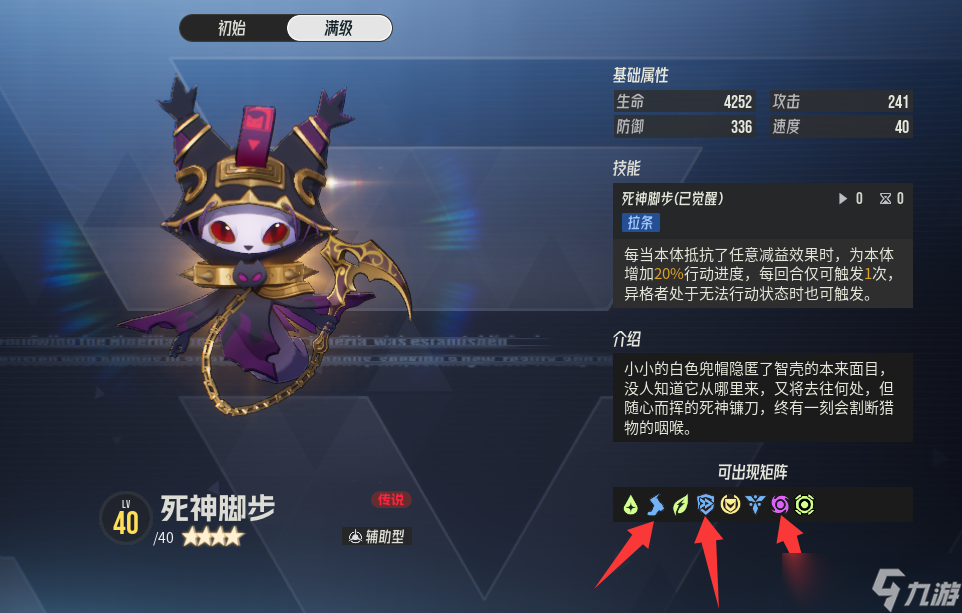The height and width of the screenshot is (613, 962).
Task: Select the blue winged figure matrix icon
Action: coord(755,505)
